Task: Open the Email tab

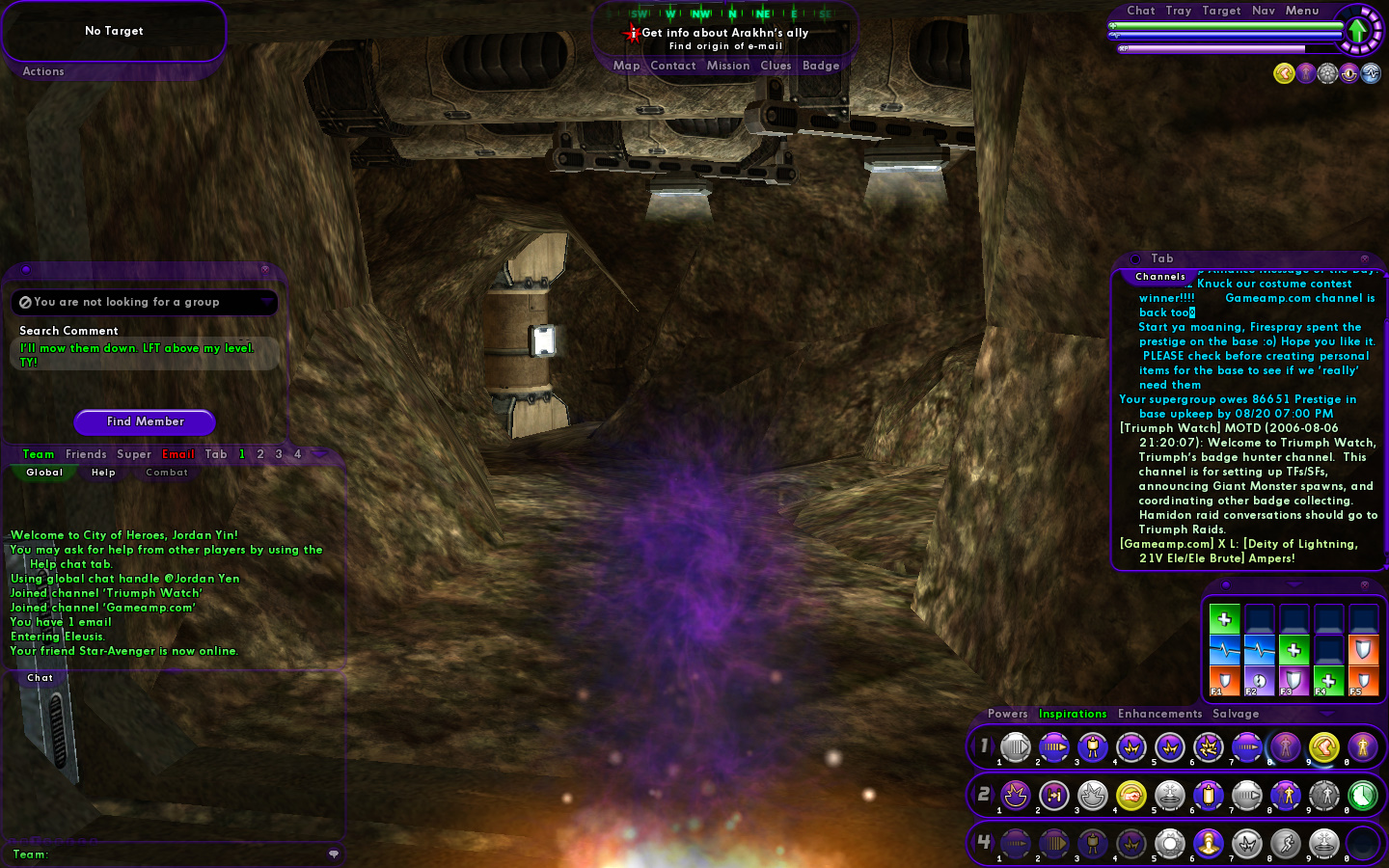Action: [x=178, y=454]
